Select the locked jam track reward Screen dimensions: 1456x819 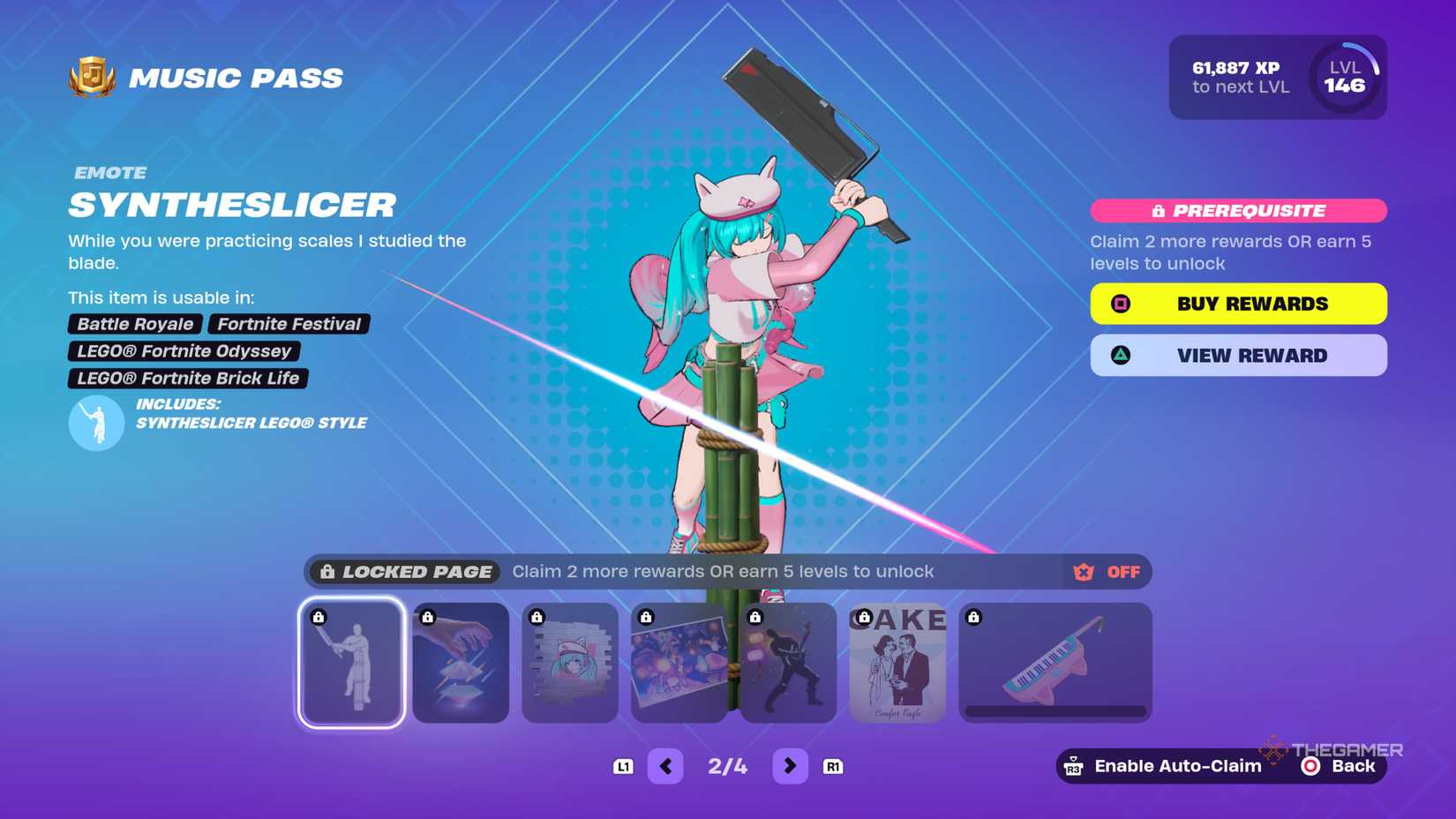coord(460,663)
